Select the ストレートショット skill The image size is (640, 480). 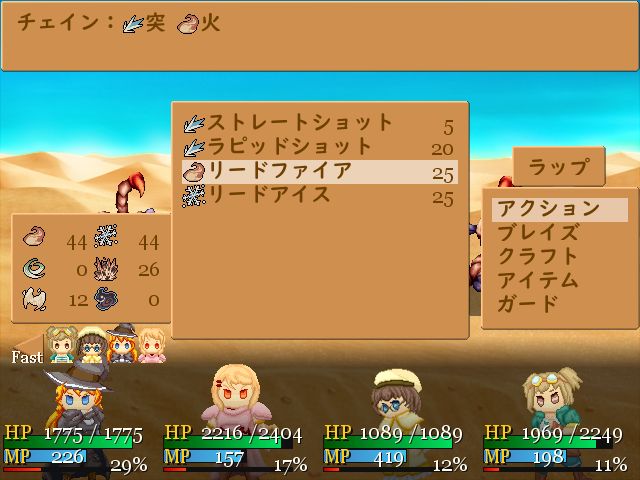(300, 123)
